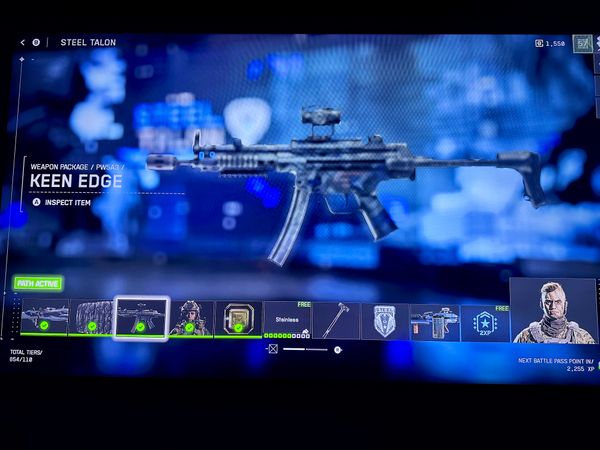This screenshot has width=600, height=450.
Task: Go back using the top-left arrow
Action: (22, 43)
